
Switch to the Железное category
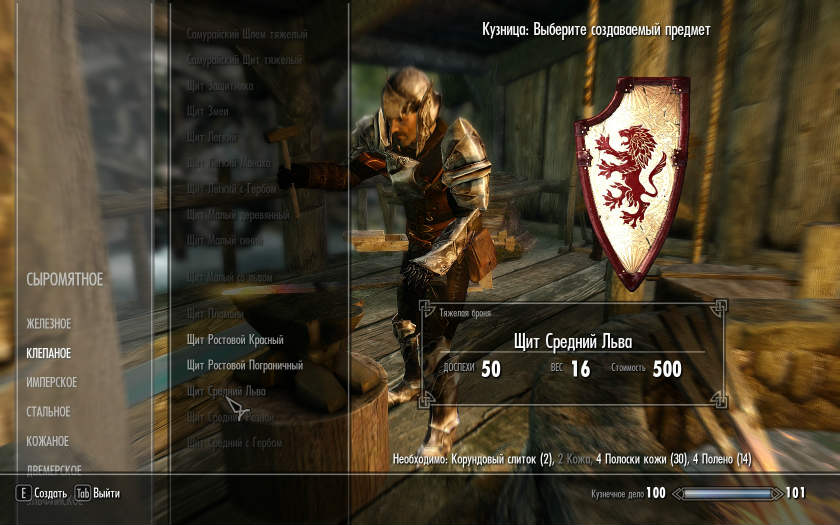[49, 324]
